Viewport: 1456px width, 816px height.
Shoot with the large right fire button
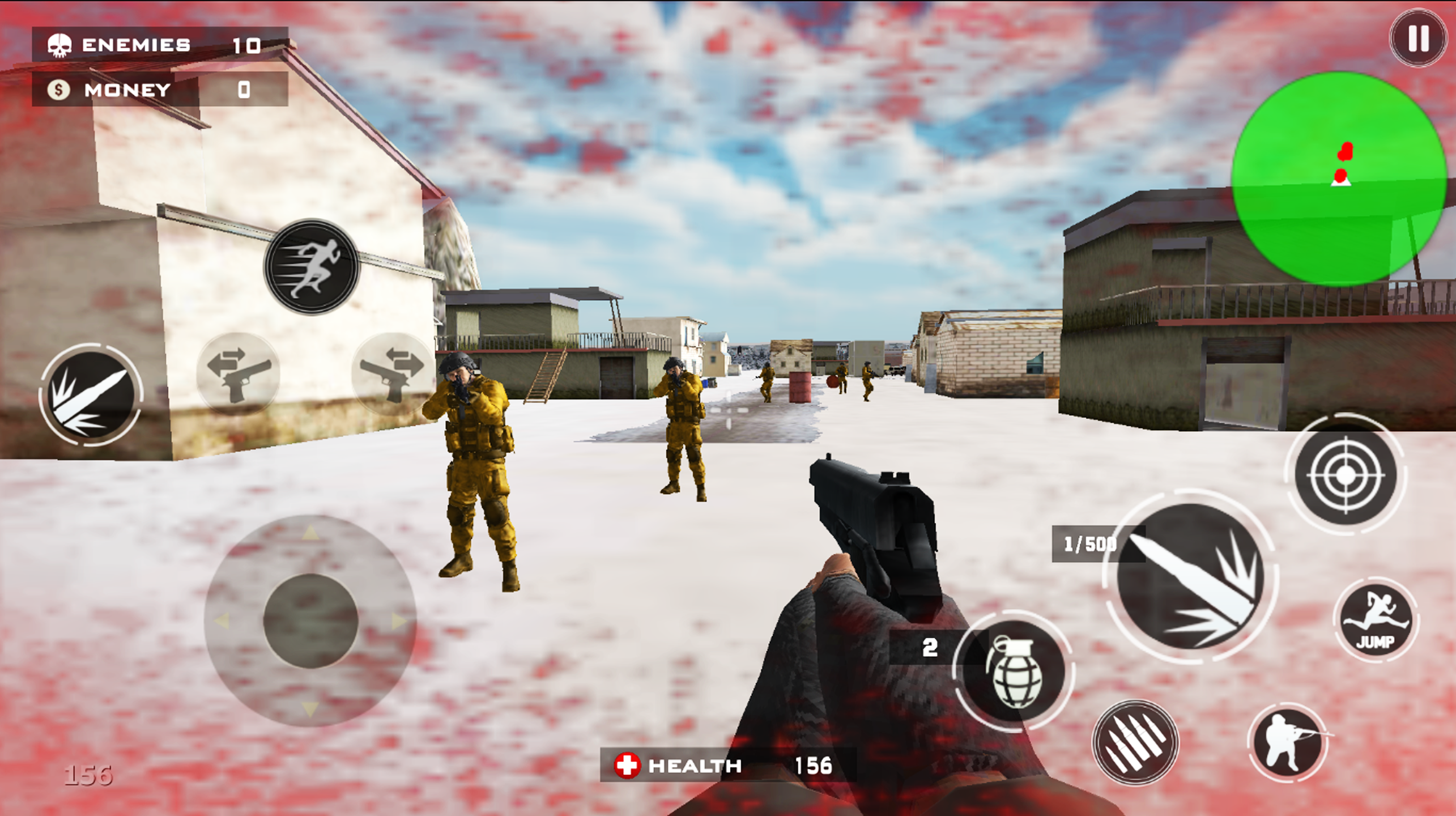click(1190, 577)
